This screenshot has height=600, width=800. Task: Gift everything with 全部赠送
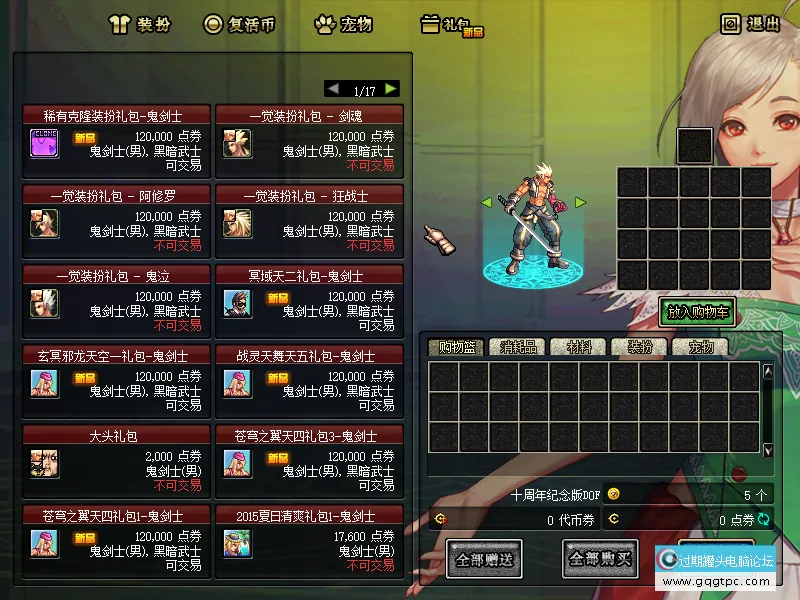[x=484, y=559]
